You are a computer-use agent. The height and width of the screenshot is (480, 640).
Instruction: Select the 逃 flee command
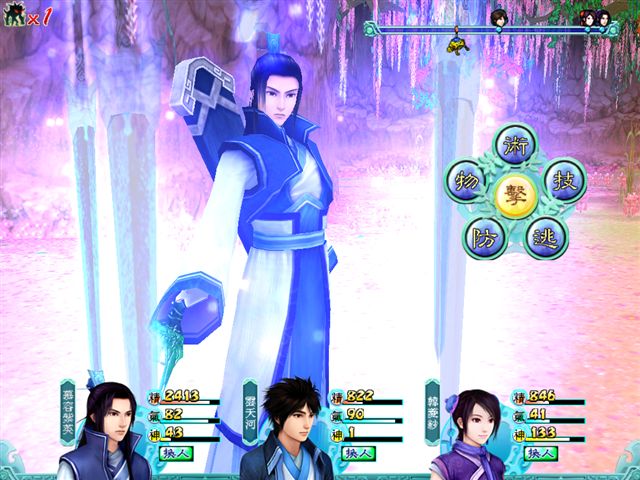tap(547, 236)
